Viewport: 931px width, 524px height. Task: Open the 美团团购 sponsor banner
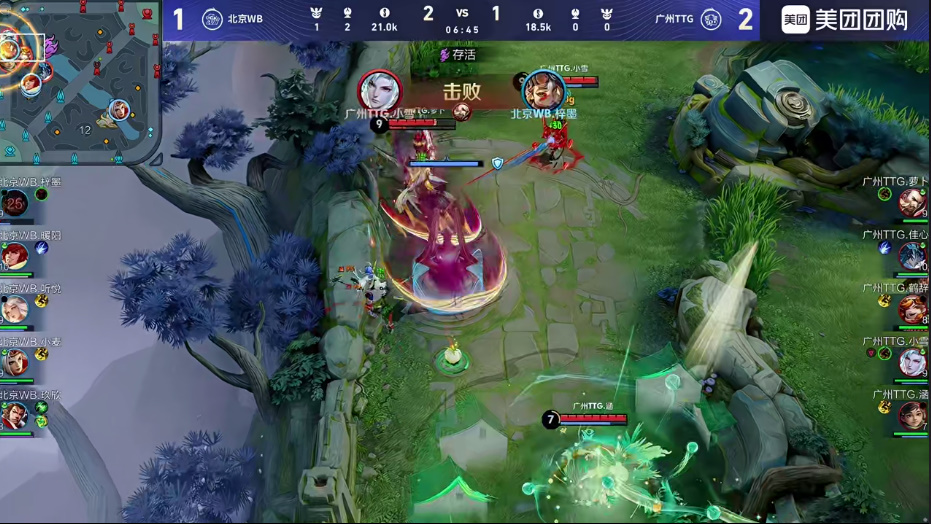[845, 19]
